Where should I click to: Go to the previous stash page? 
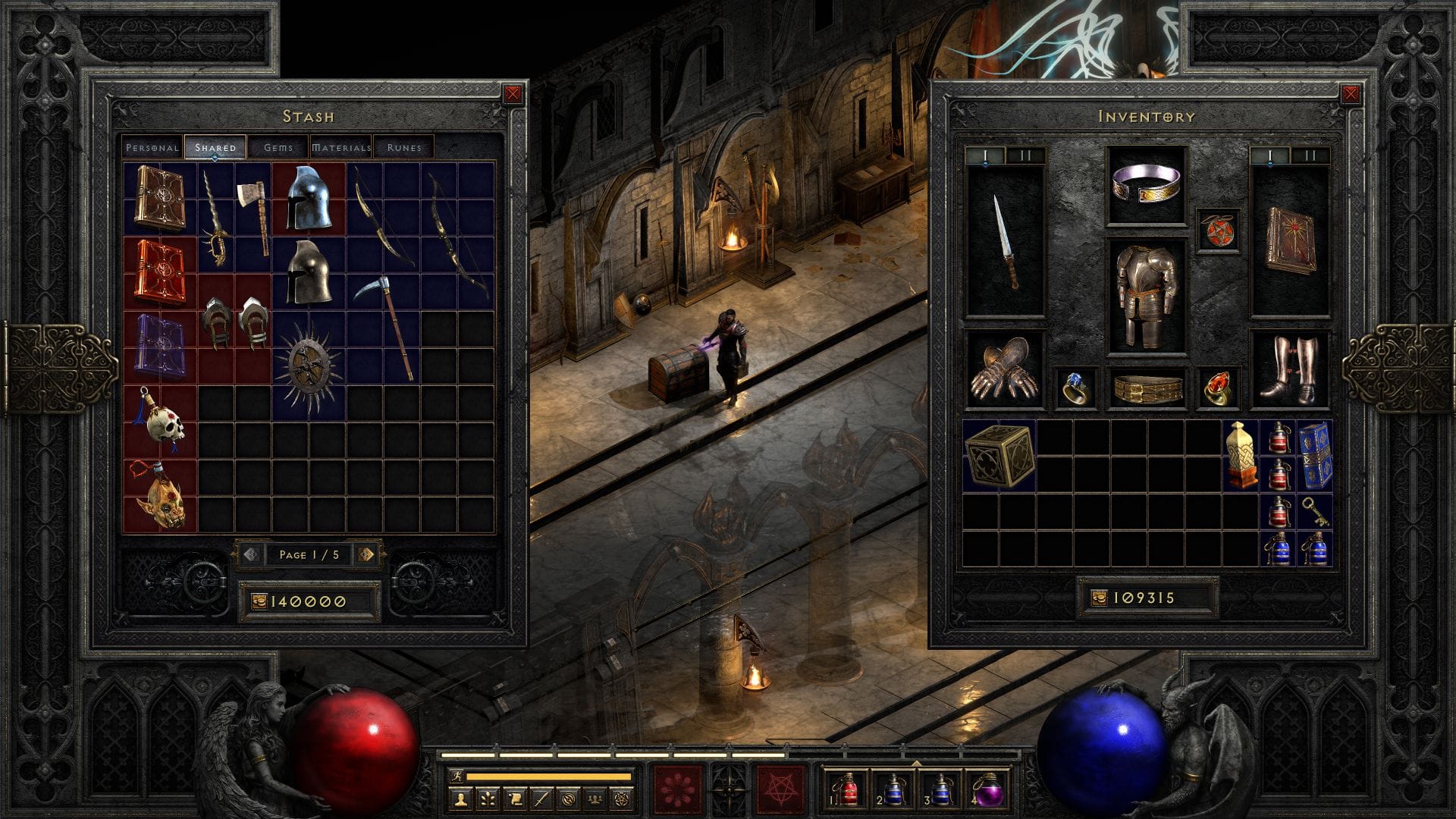click(x=252, y=554)
